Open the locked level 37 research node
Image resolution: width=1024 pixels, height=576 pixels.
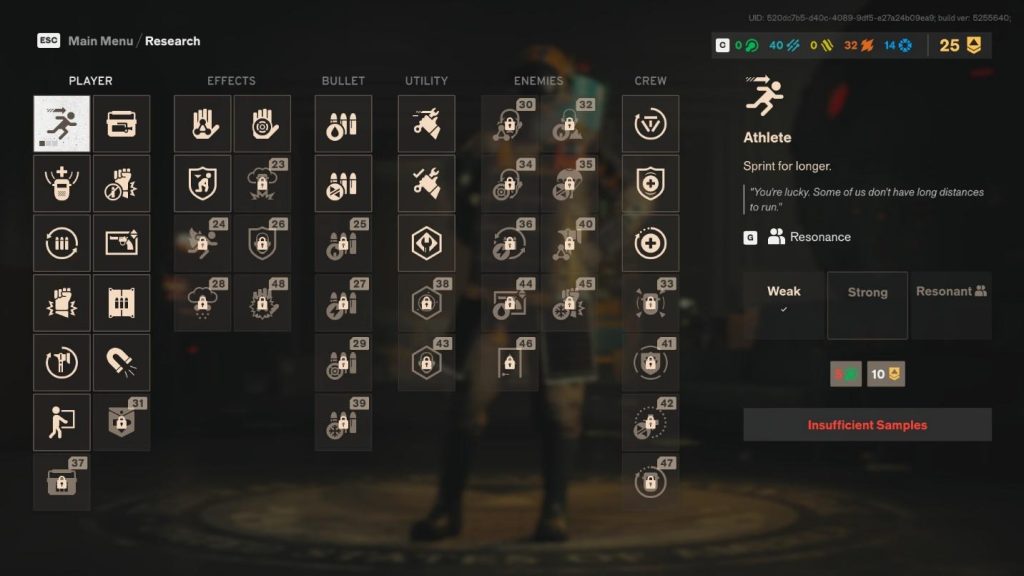click(x=62, y=482)
